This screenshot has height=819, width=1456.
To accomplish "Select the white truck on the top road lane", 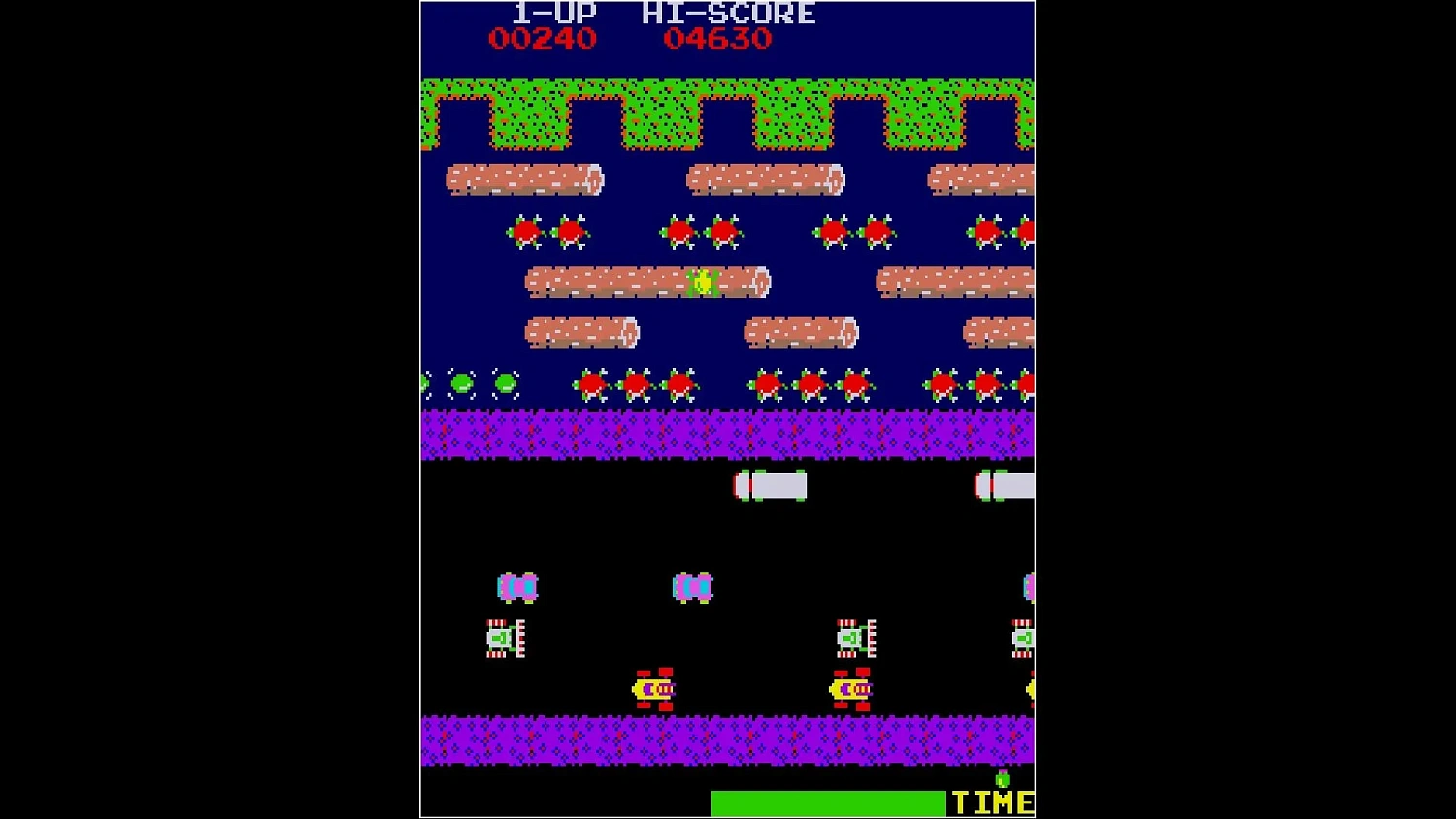I will click(770, 483).
